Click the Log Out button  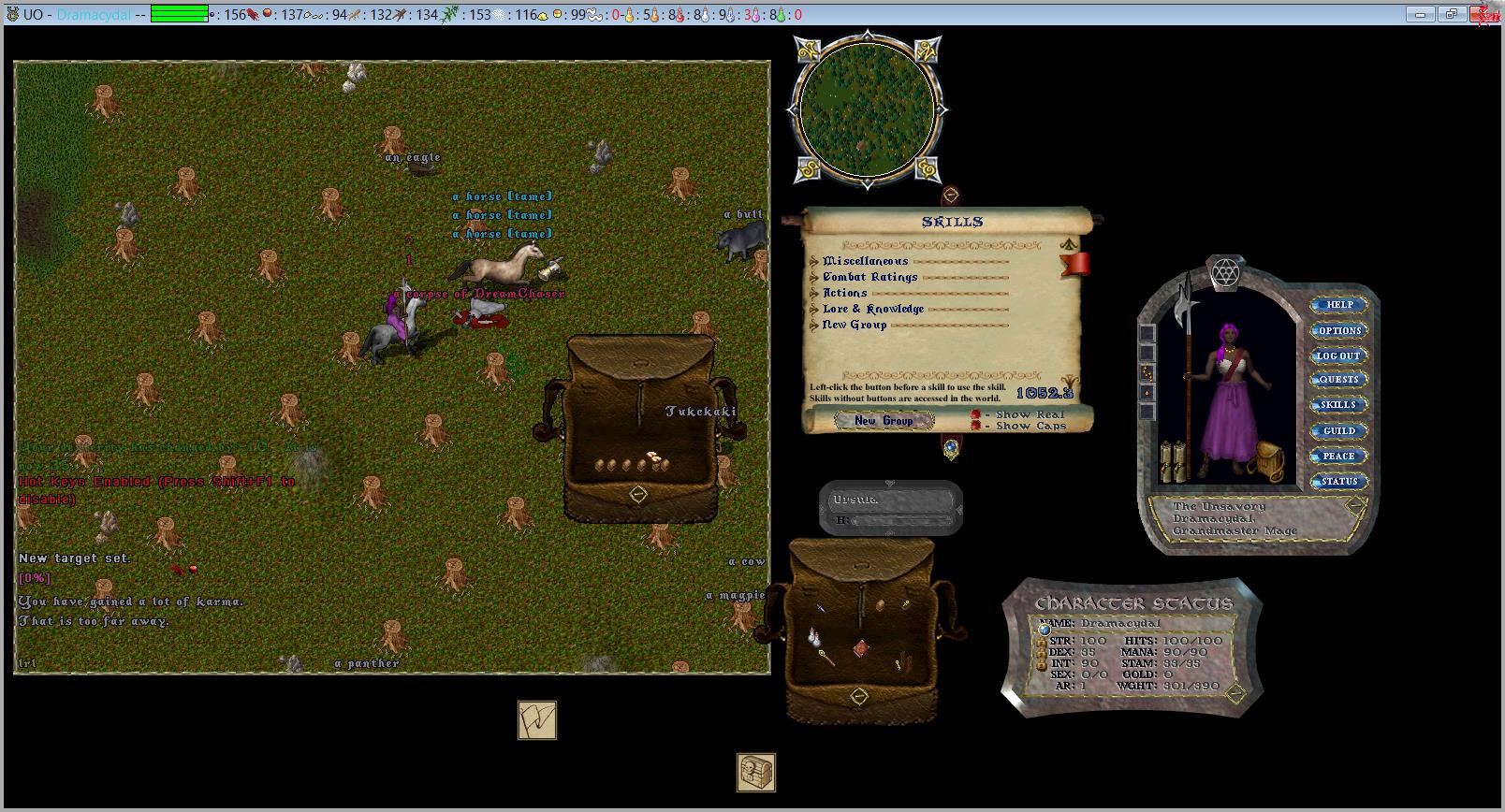tap(1338, 355)
